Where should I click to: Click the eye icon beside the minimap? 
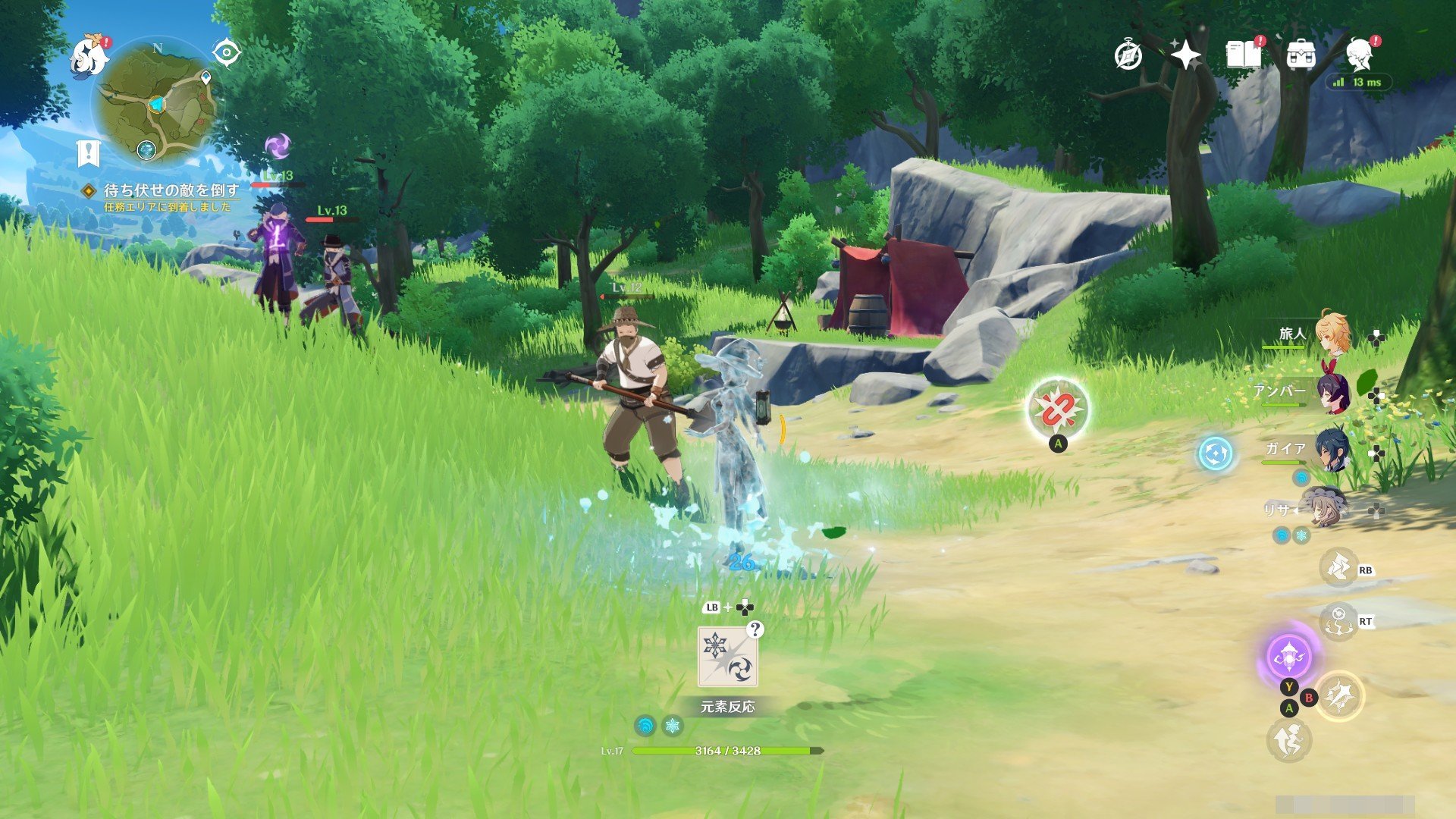point(226,52)
